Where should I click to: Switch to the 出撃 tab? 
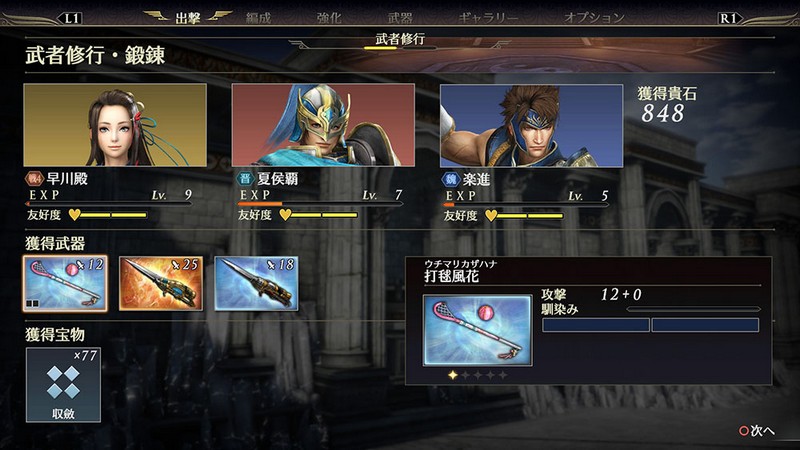(x=188, y=17)
